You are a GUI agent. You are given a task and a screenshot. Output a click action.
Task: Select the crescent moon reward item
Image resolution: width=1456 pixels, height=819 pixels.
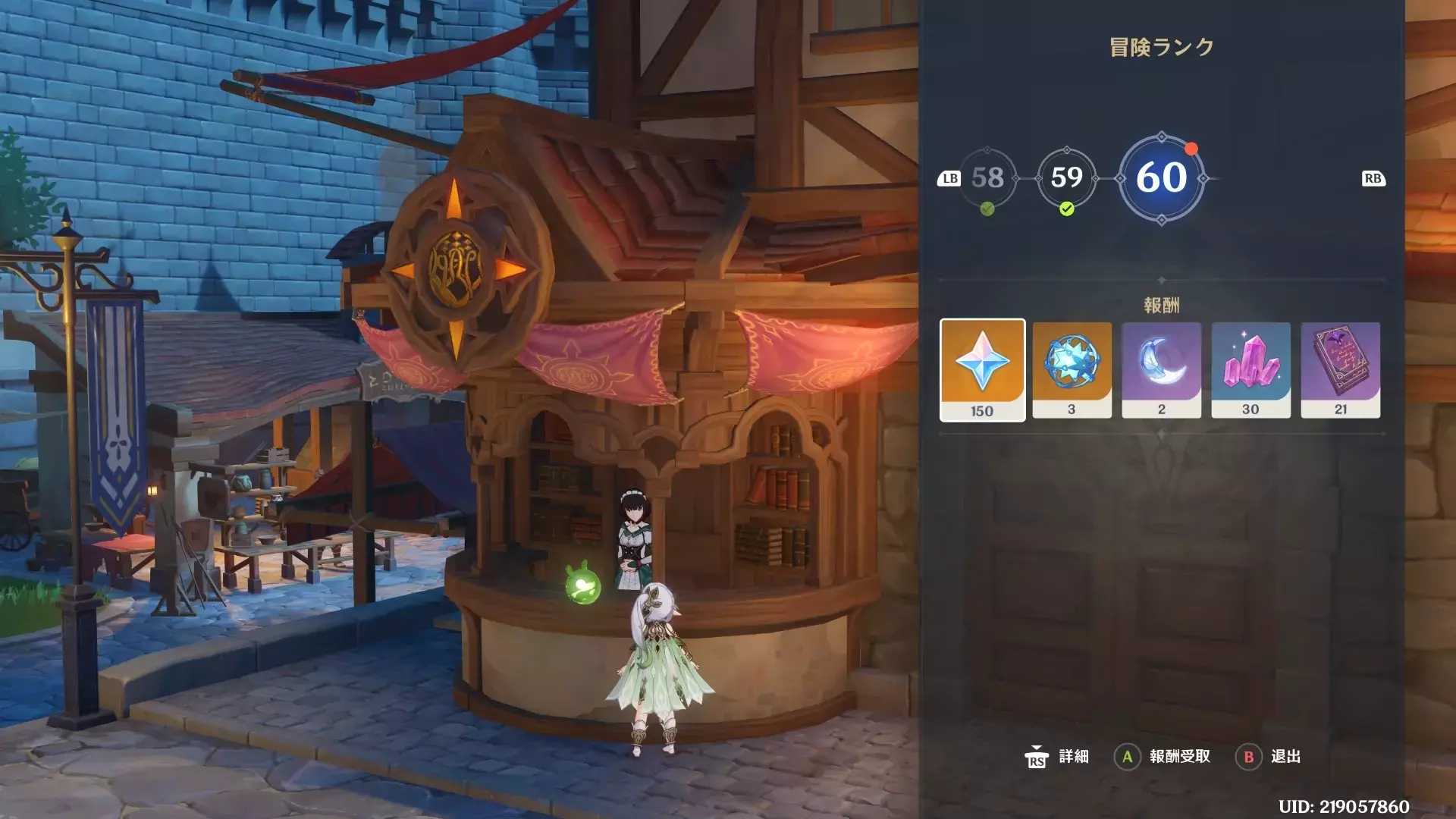[1161, 369]
